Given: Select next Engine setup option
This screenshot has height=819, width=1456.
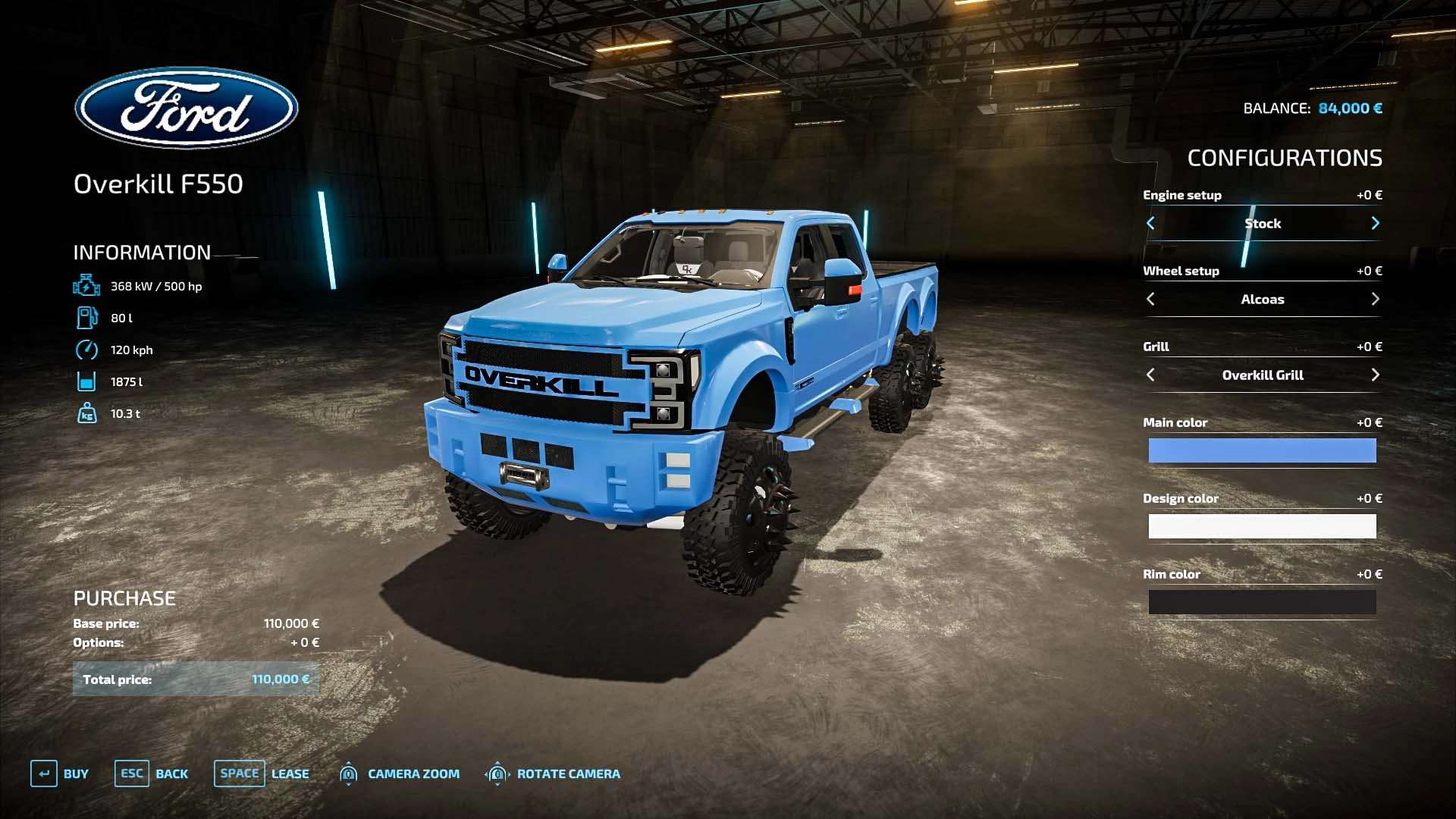Looking at the screenshot, I should point(1375,223).
